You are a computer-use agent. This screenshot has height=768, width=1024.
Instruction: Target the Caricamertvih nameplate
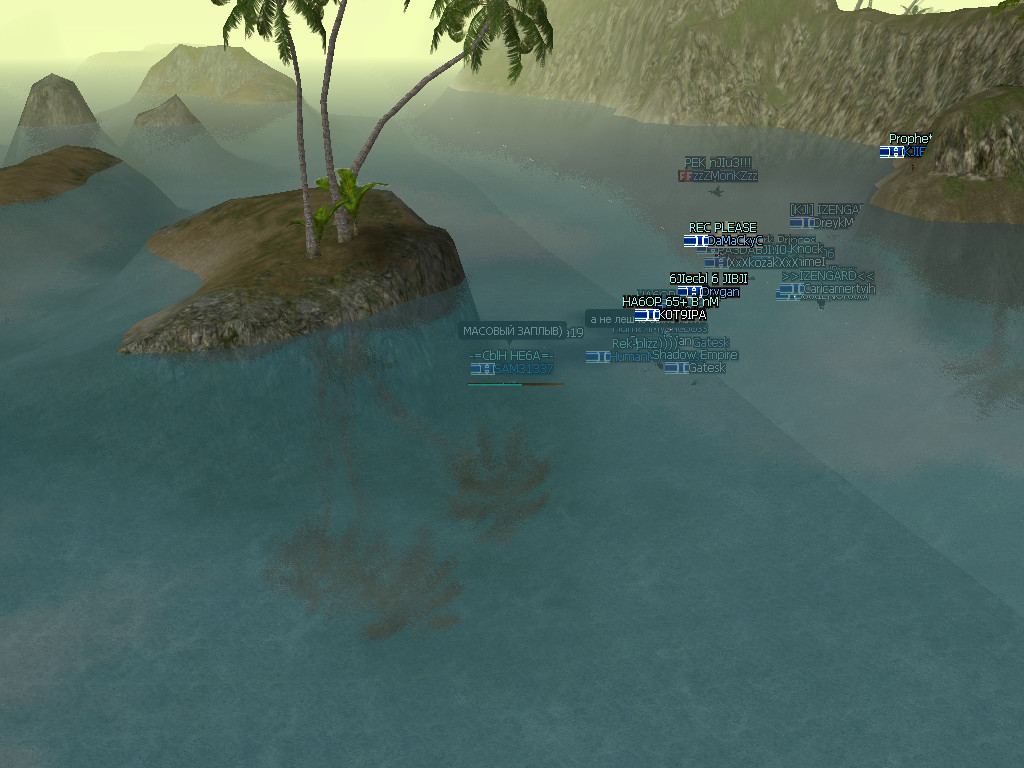pos(838,289)
